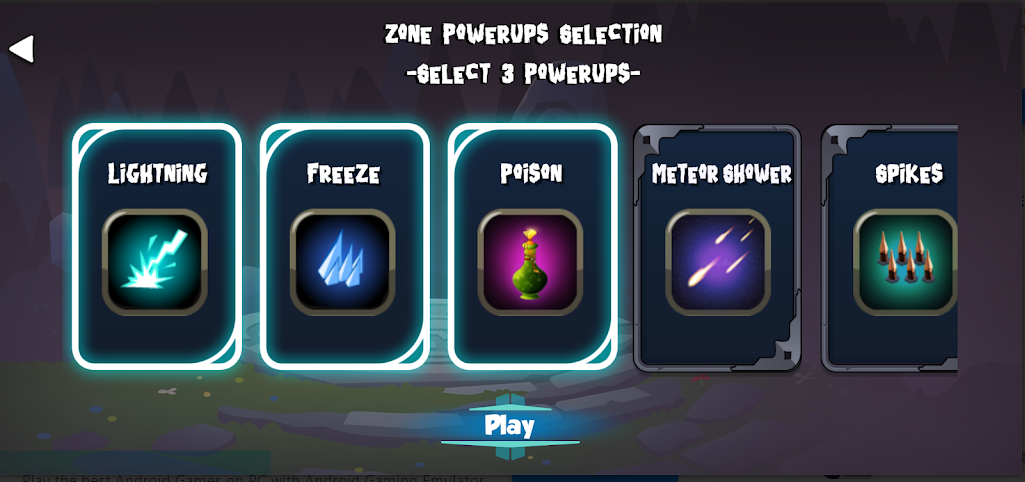
Task: Toggle the Freeze powerup card
Action: tap(344, 246)
